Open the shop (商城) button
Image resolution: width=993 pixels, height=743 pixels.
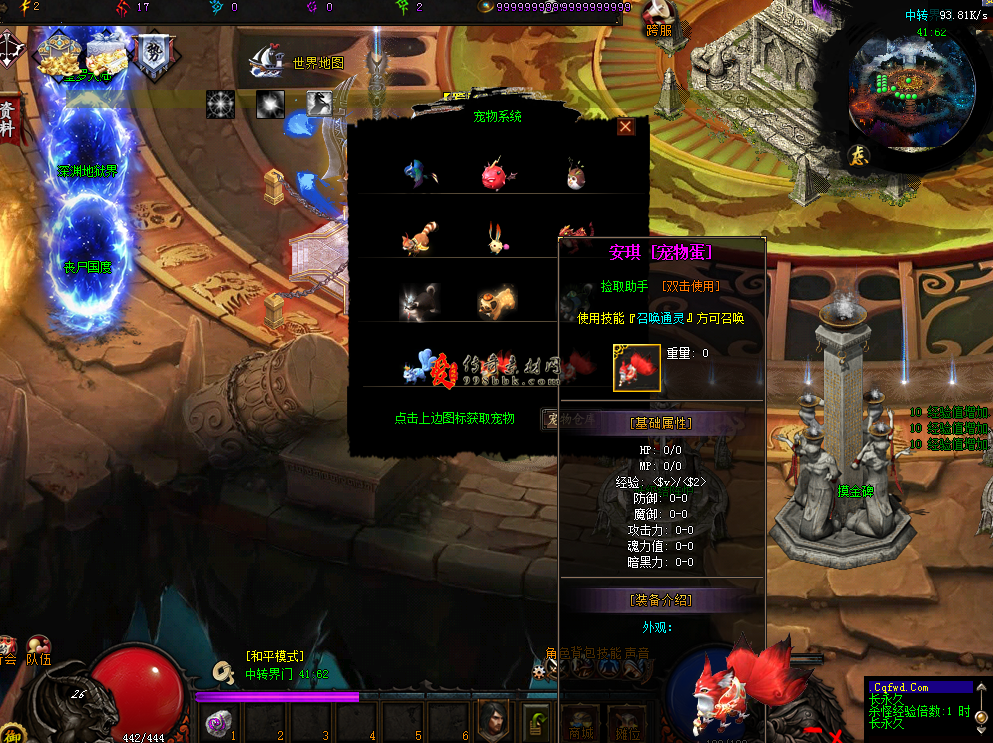580,720
